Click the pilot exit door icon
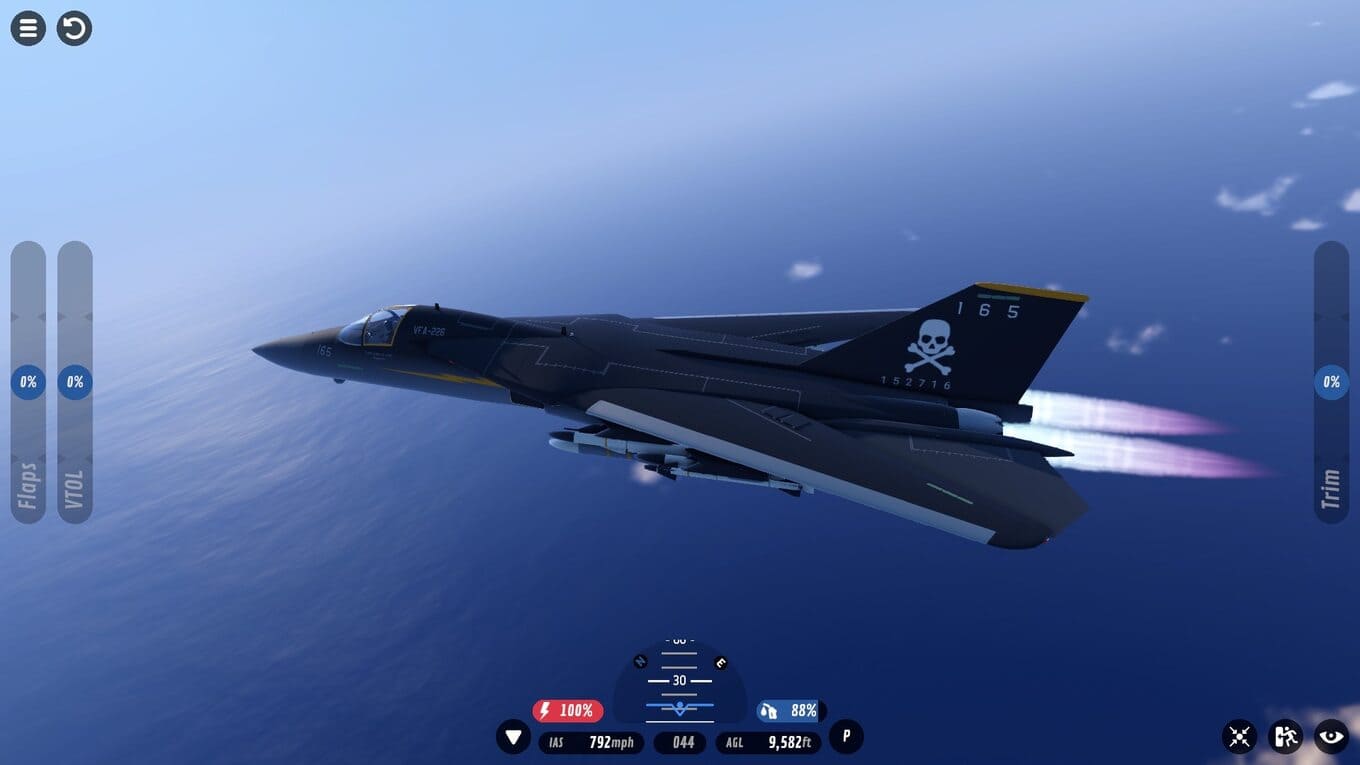Screen dimensions: 1360x765 point(1285,737)
